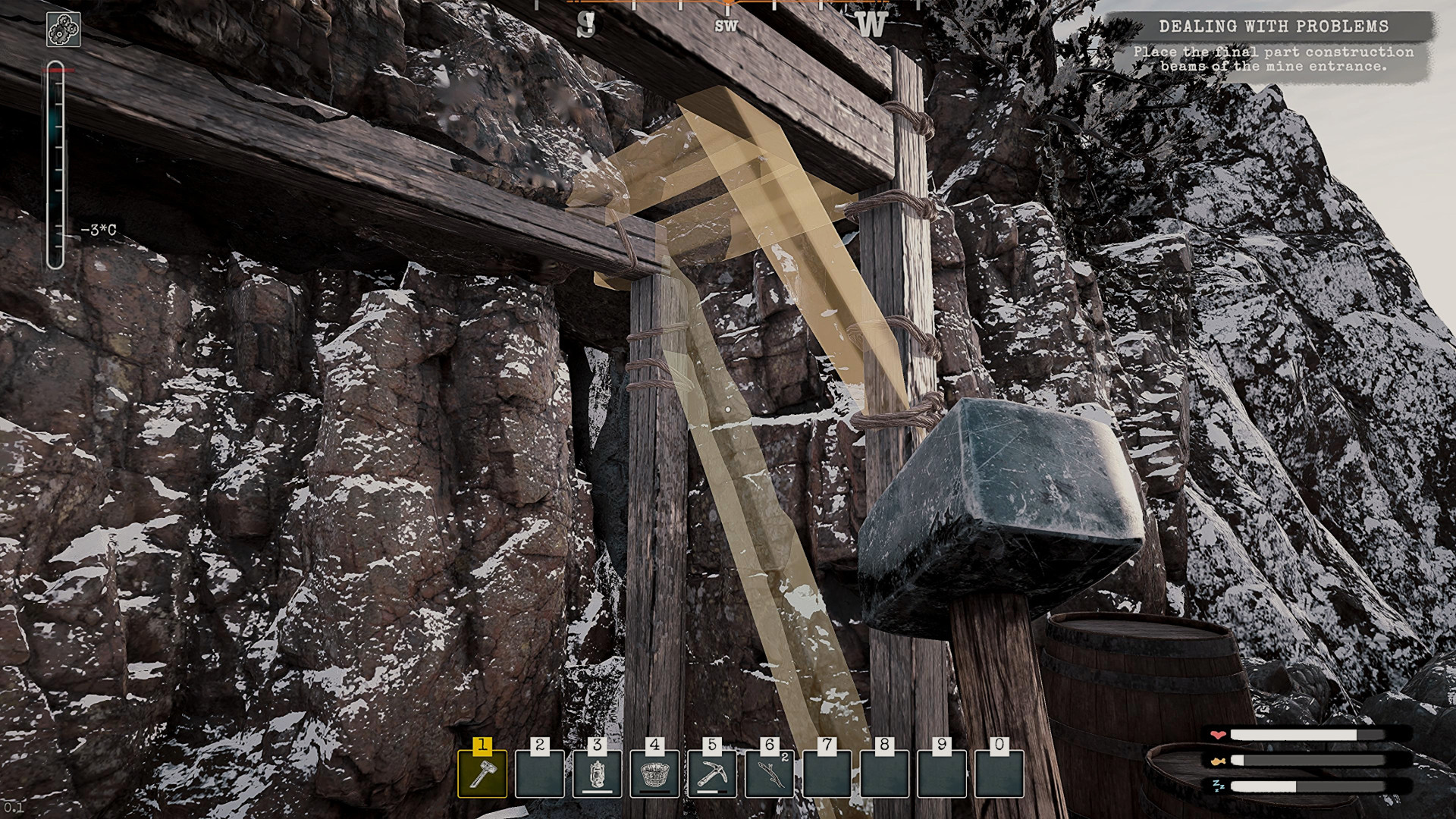Viewport: 1456px width, 819px height.
Task: Open the Dealing With Problems objective tracker
Action: 1272,27
